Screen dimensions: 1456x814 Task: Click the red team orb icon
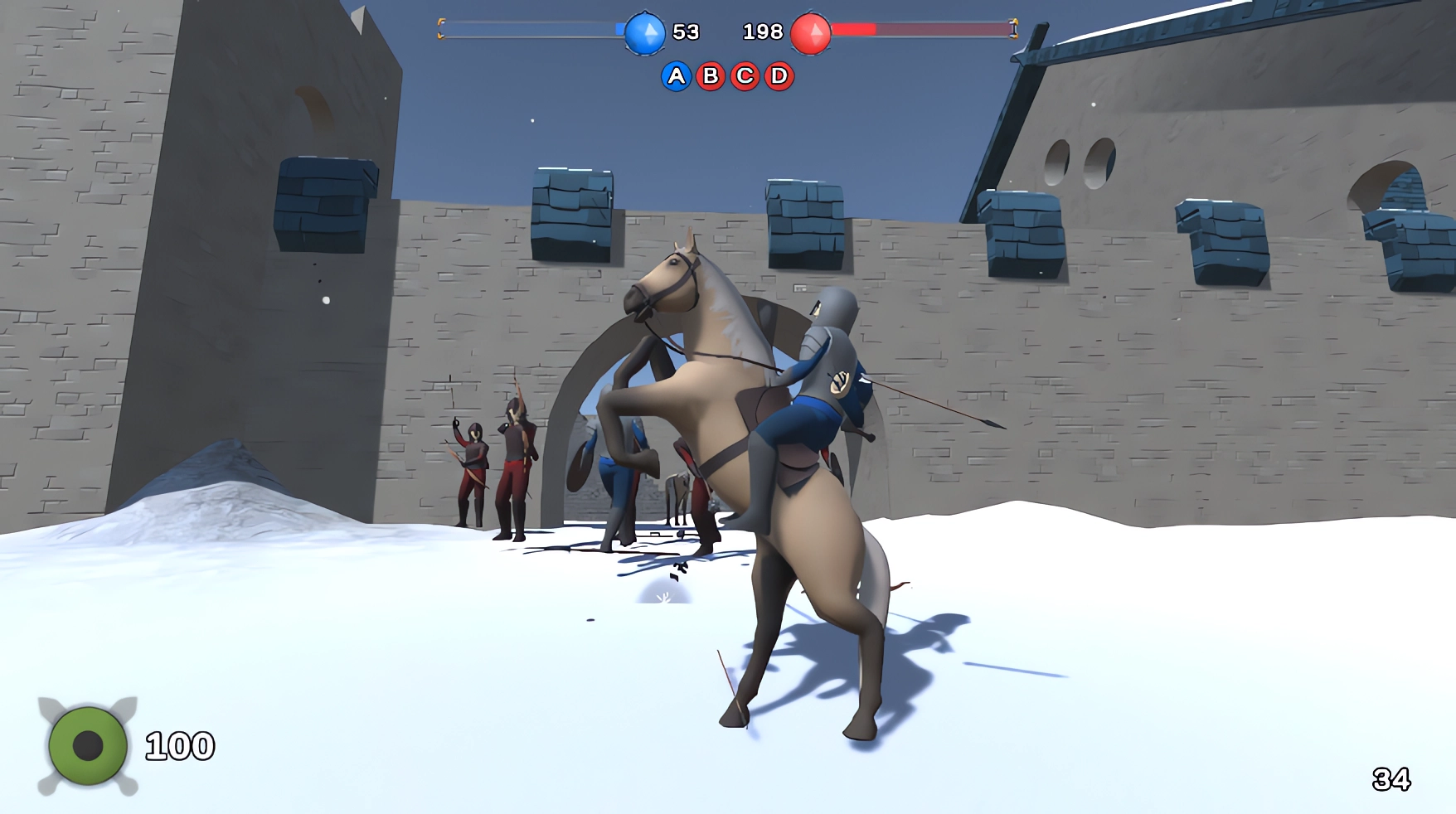[x=810, y=33]
